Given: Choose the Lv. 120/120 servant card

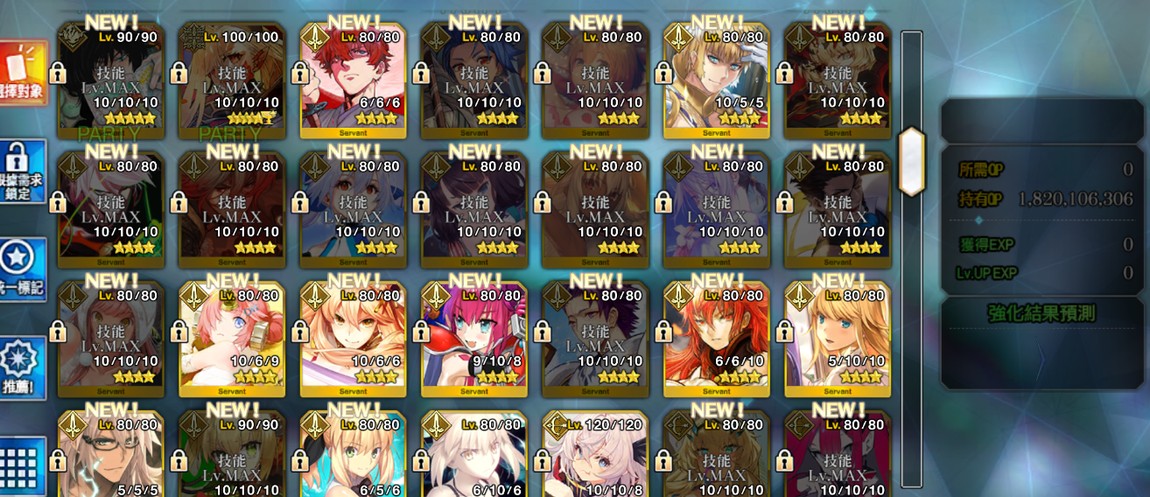Looking at the screenshot, I should coord(596,455).
